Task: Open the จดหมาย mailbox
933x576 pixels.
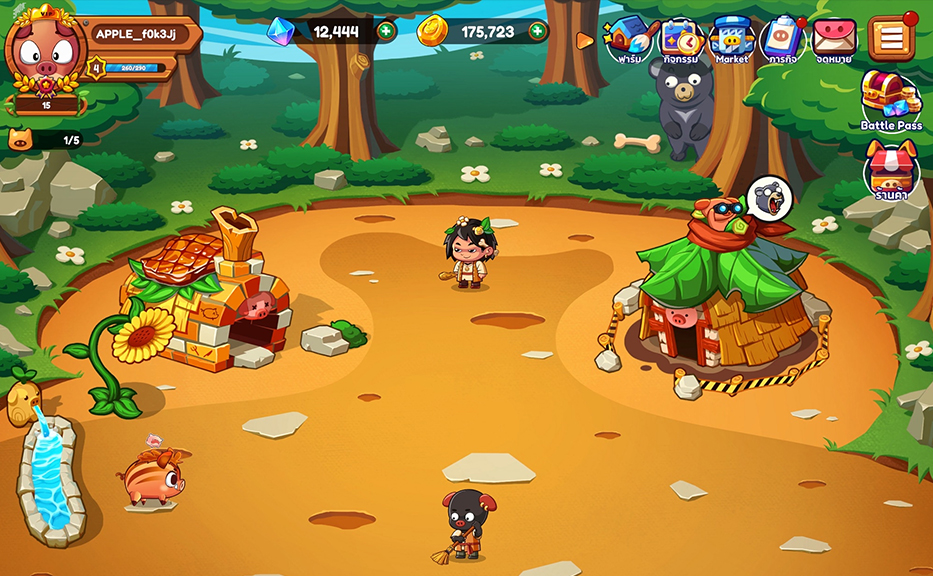Action: coord(833,40)
